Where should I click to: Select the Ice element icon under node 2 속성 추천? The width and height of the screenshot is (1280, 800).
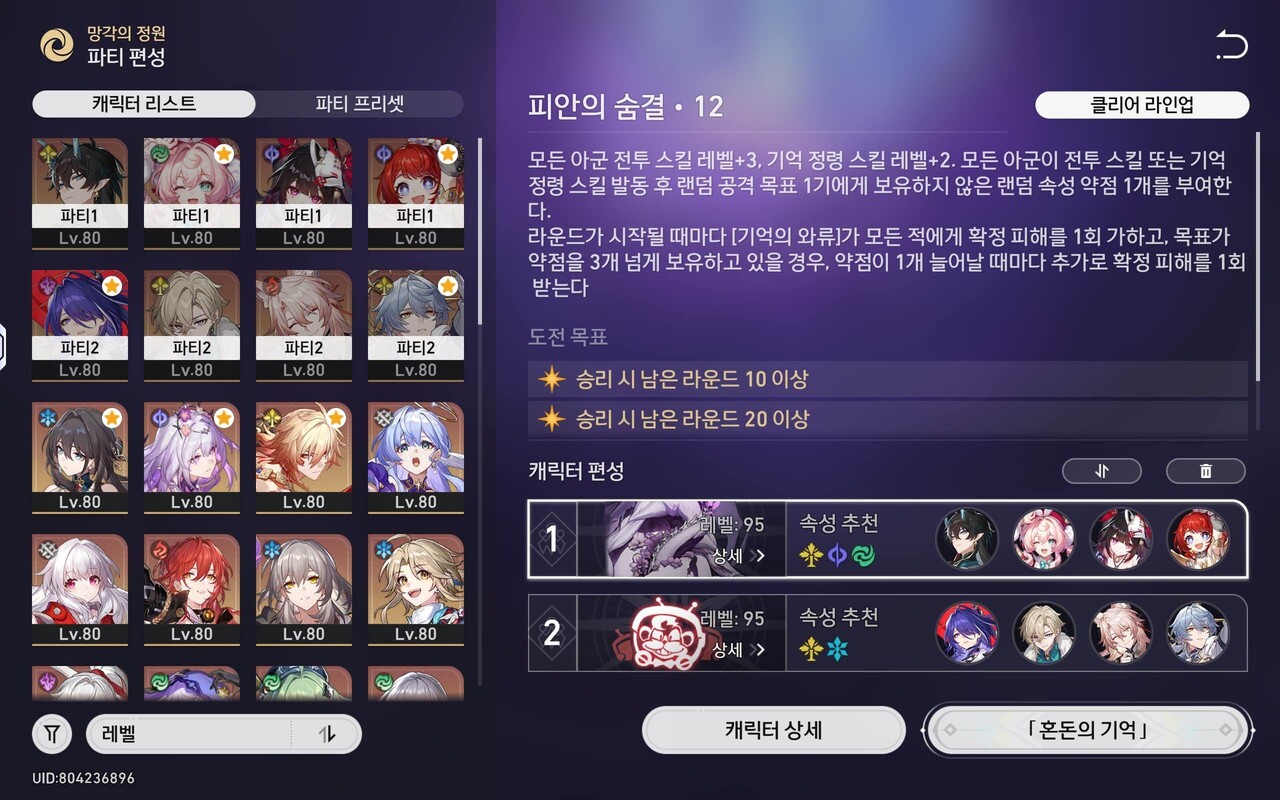(835, 649)
